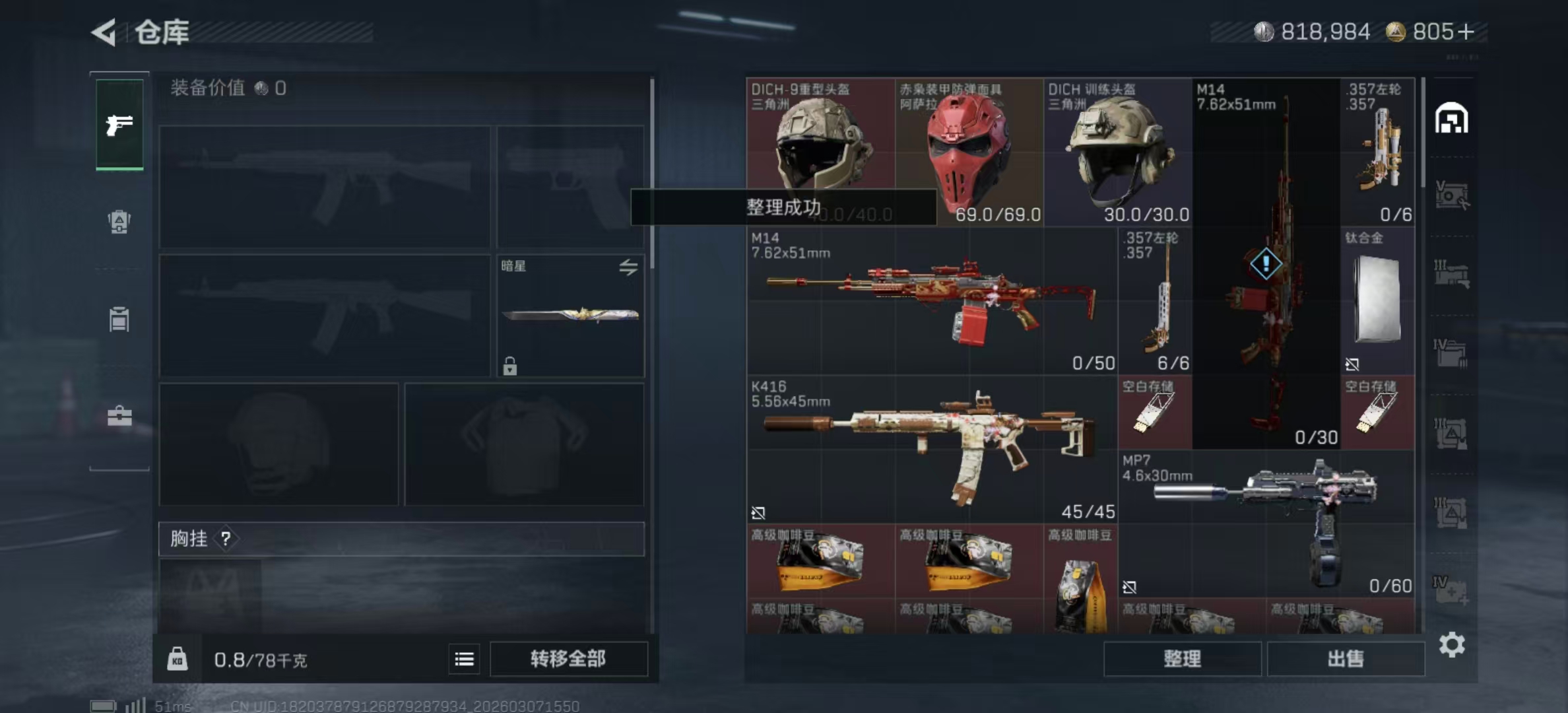Viewport: 1568px width, 713px height.
Task: Click the 整理 sort button
Action: [x=1182, y=658]
